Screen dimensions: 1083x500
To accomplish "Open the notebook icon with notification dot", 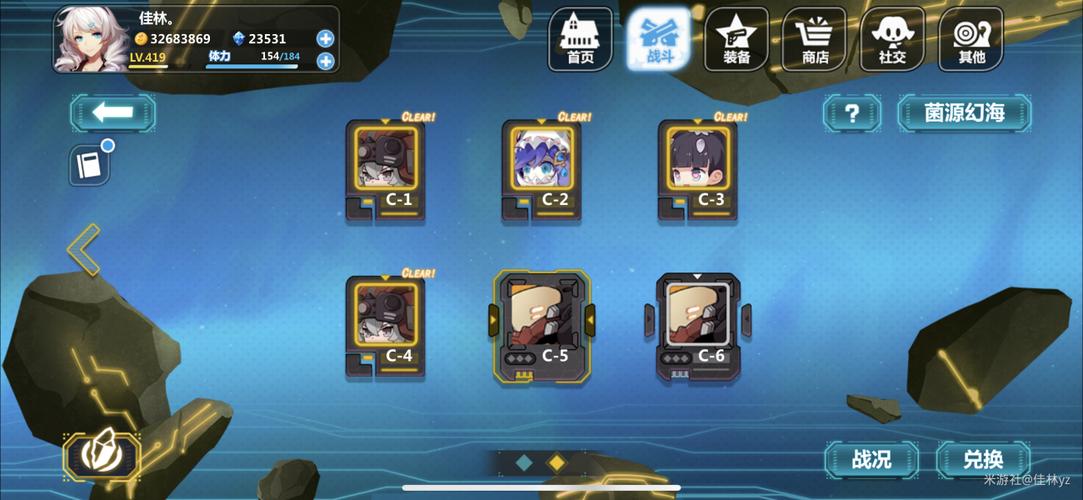I will point(89,165).
